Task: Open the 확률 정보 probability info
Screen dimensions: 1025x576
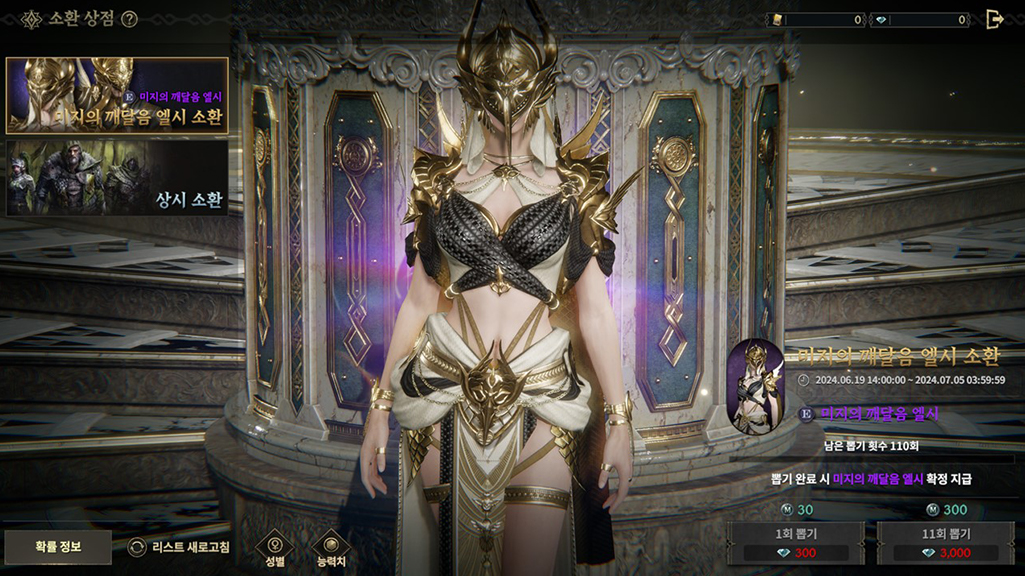Action: coord(57,547)
